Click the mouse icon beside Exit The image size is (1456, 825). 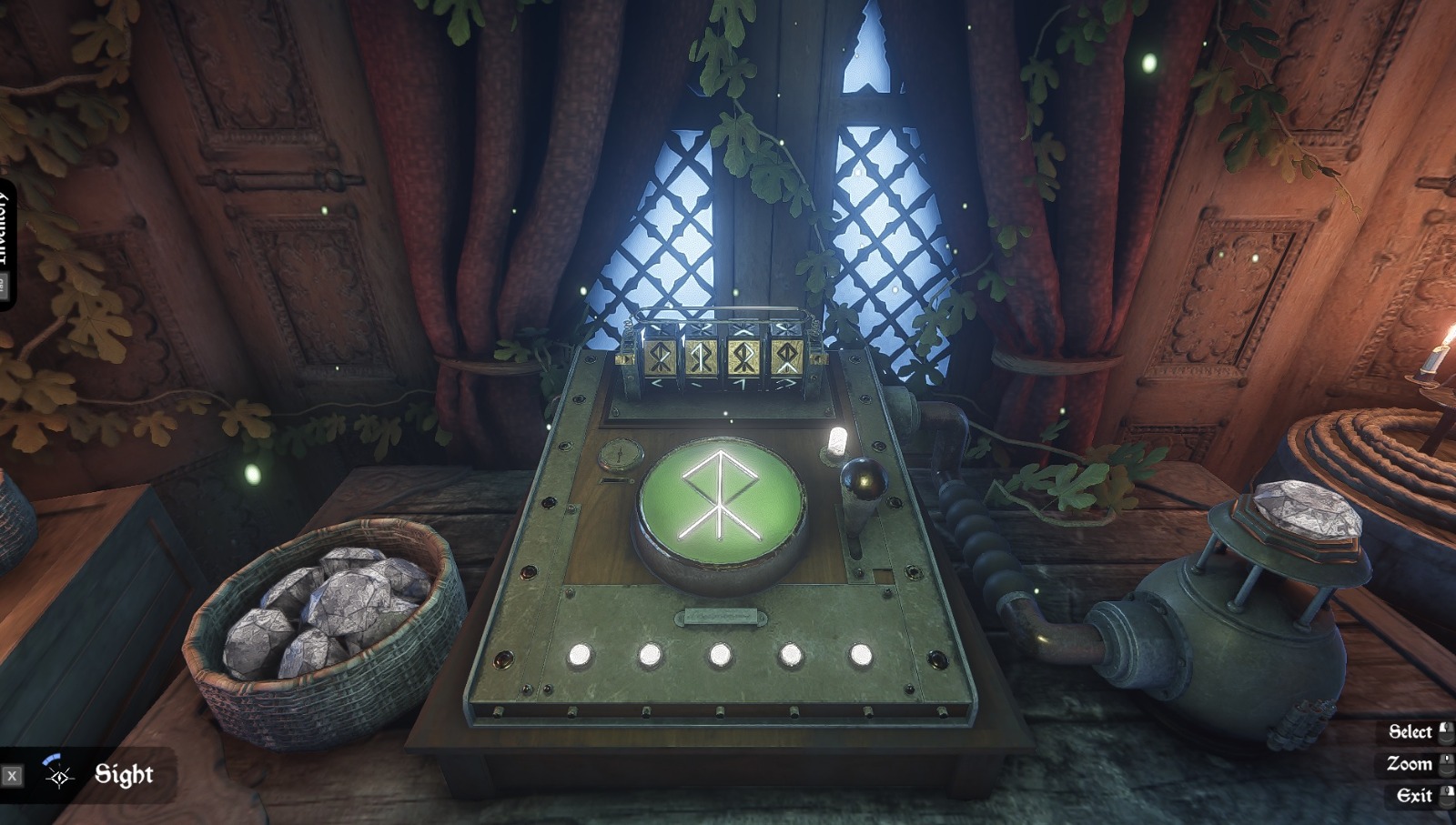pyautogui.click(x=1448, y=794)
